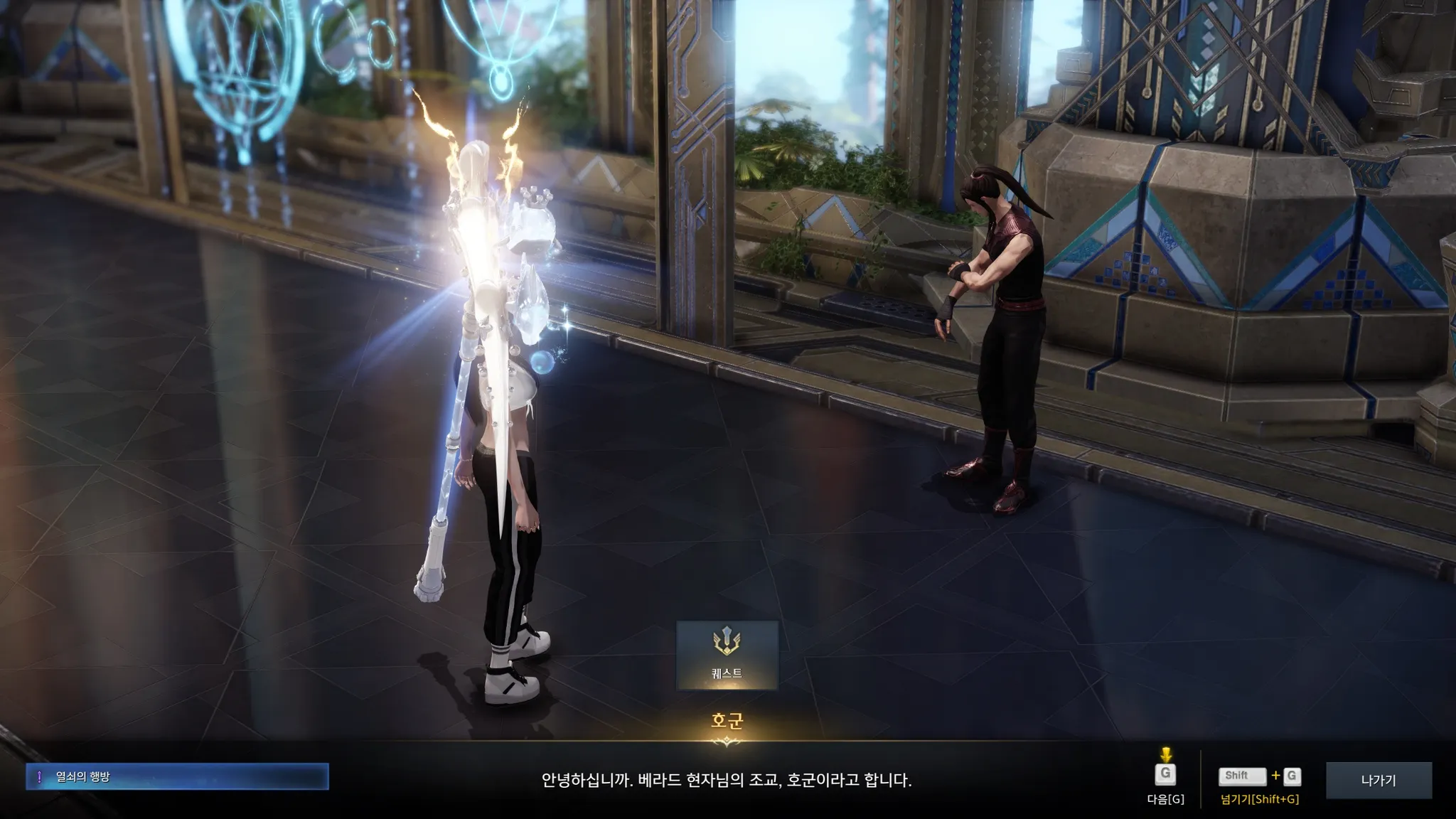Exit the conversation with 나가기

1379,780
